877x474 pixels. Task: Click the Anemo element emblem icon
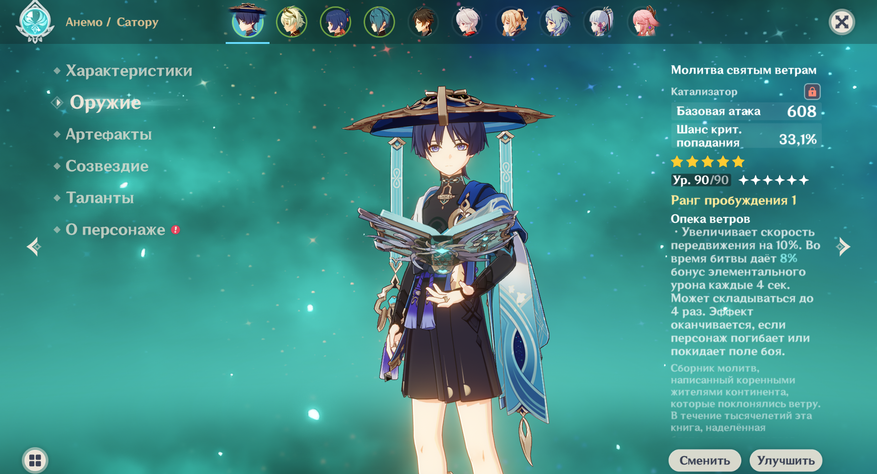35,21
